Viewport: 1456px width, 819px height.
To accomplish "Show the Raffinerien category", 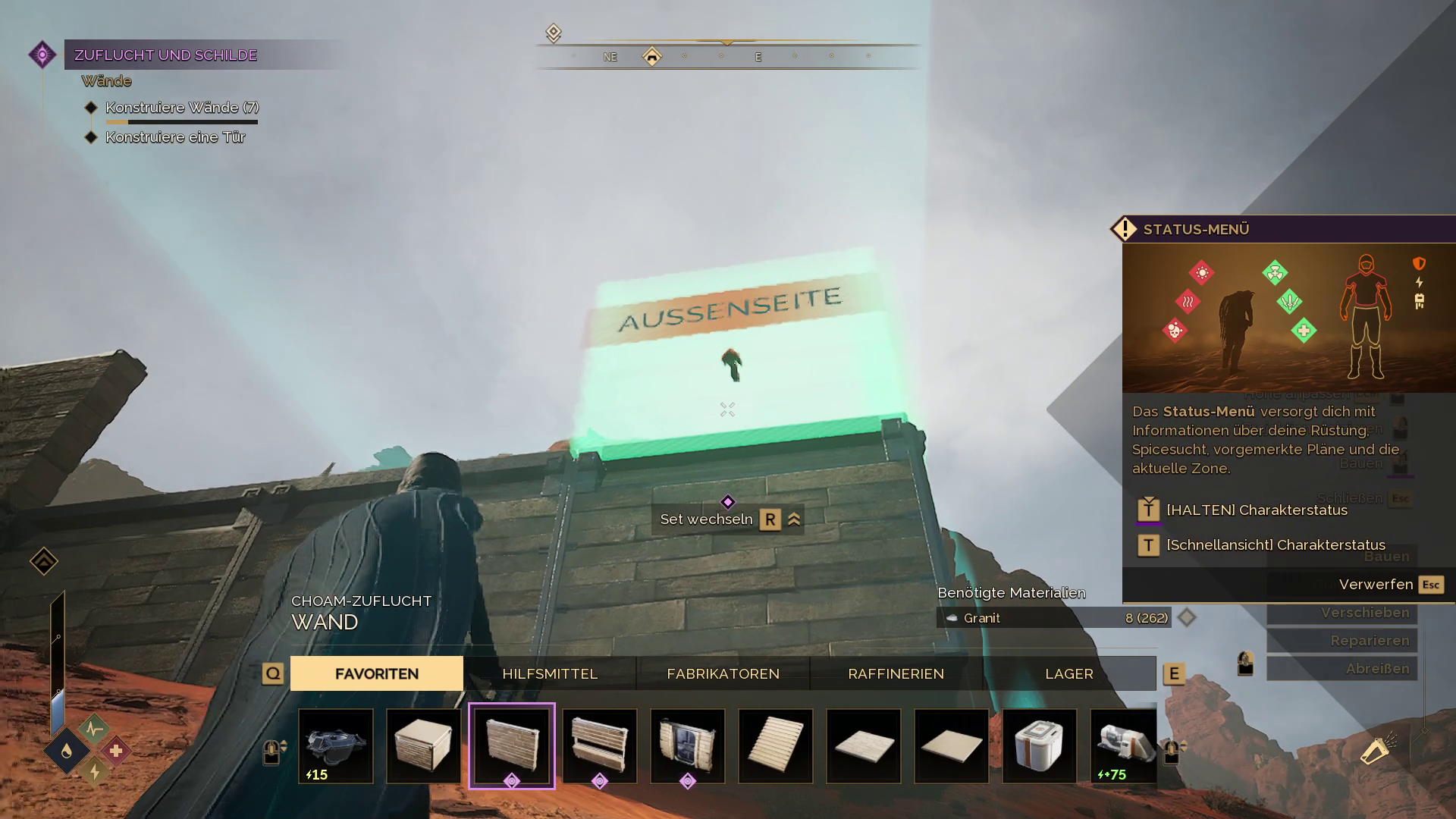I will [x=896, y=673].
